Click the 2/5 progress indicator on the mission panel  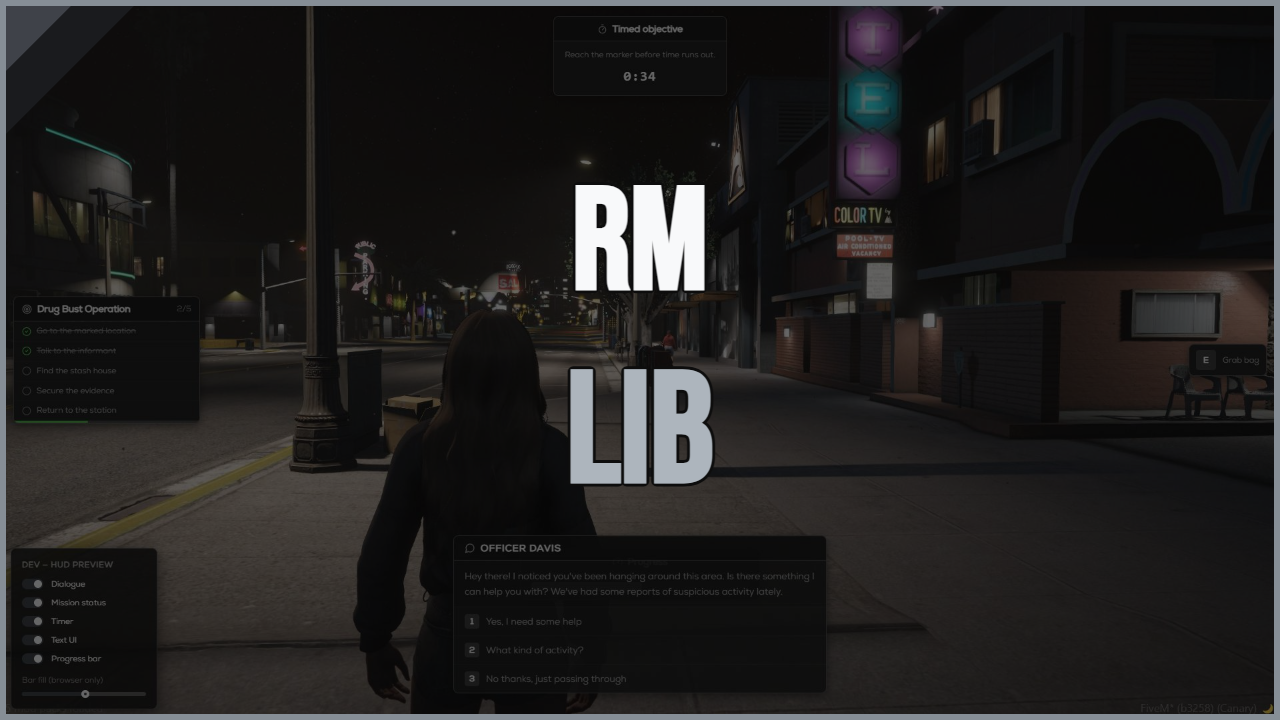pos(184,309)
